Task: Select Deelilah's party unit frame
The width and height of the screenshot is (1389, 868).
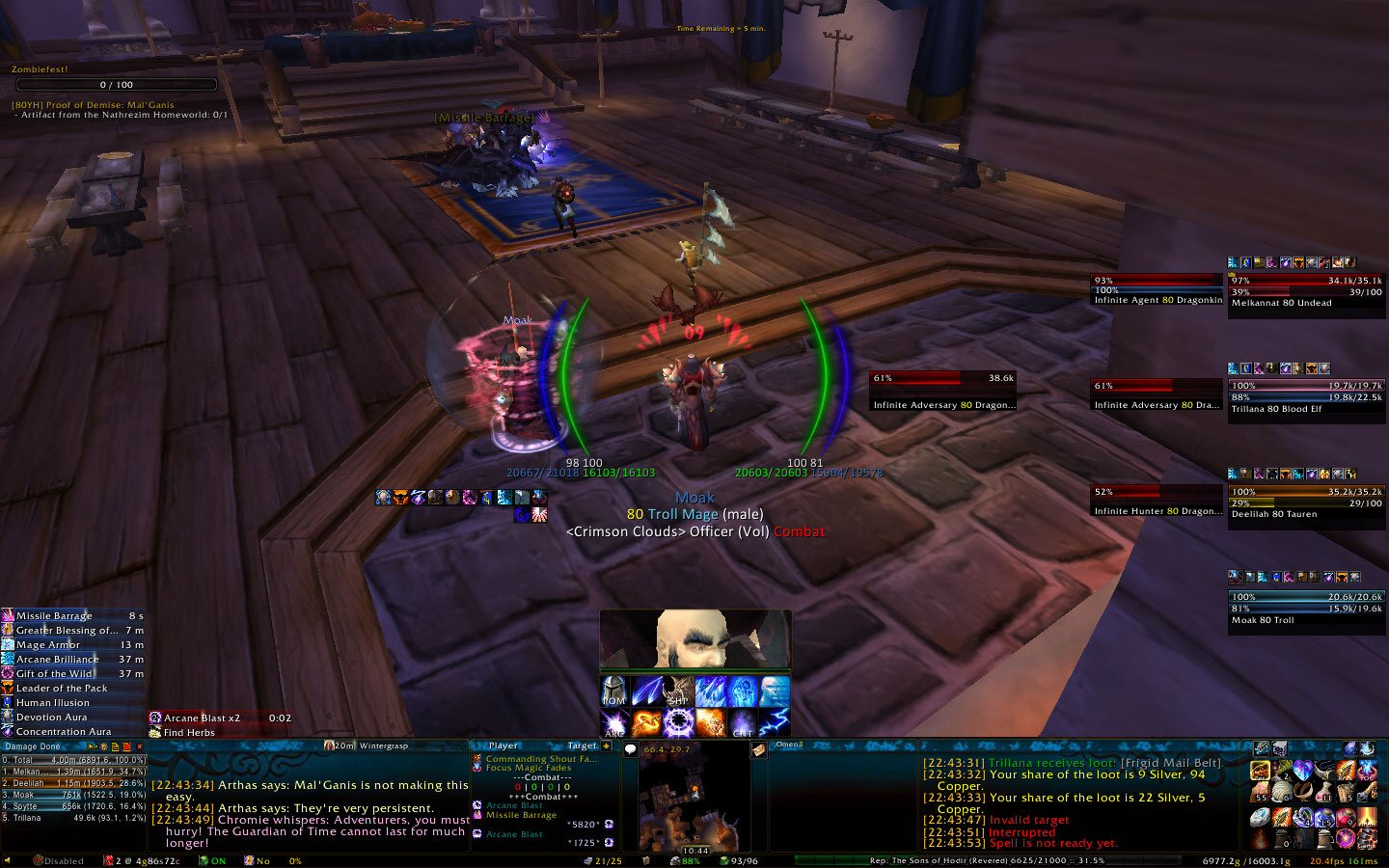Action: click(x=1306, y=502)
